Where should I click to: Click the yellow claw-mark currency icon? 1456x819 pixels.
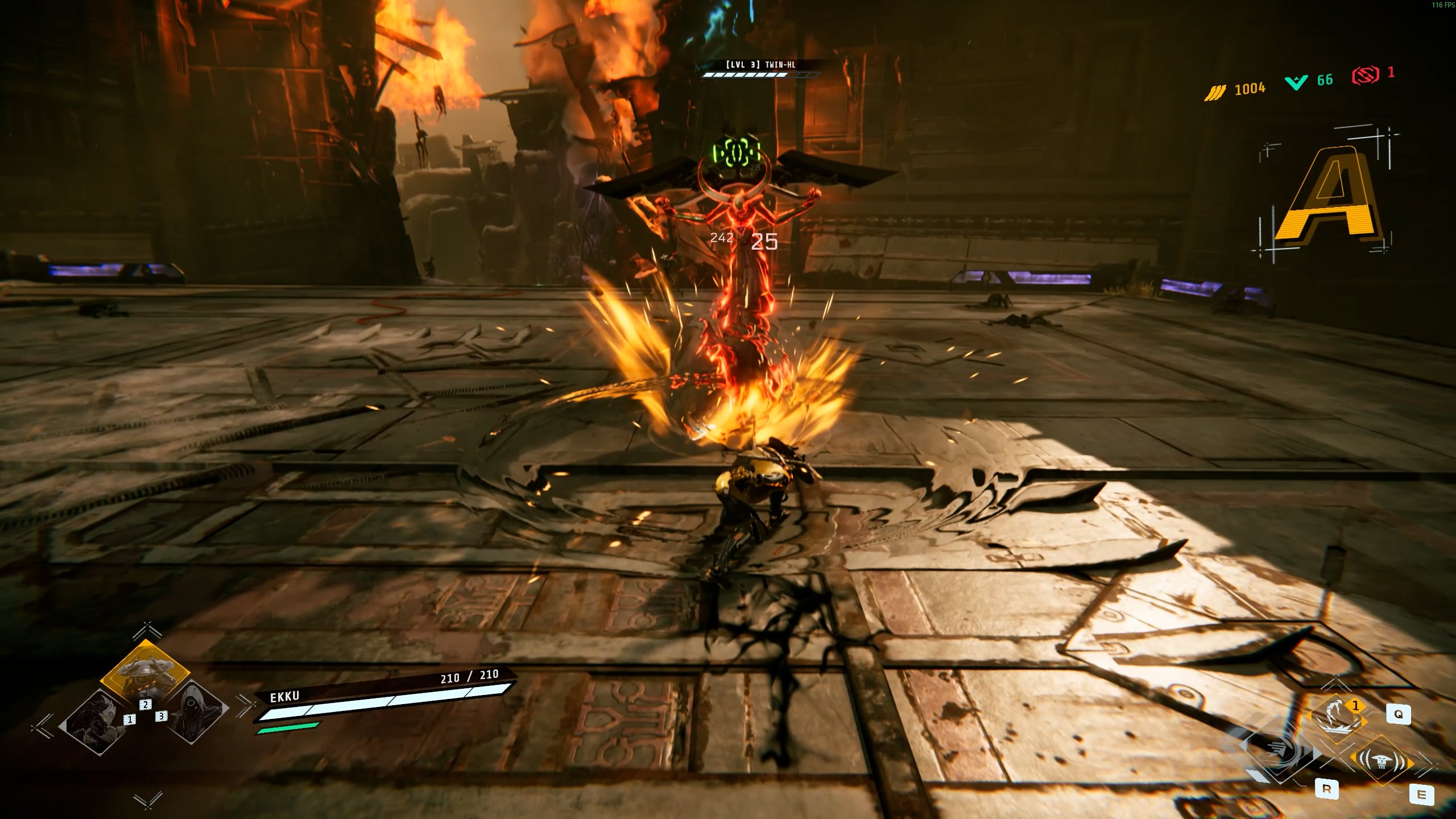tap(1215, 91)
